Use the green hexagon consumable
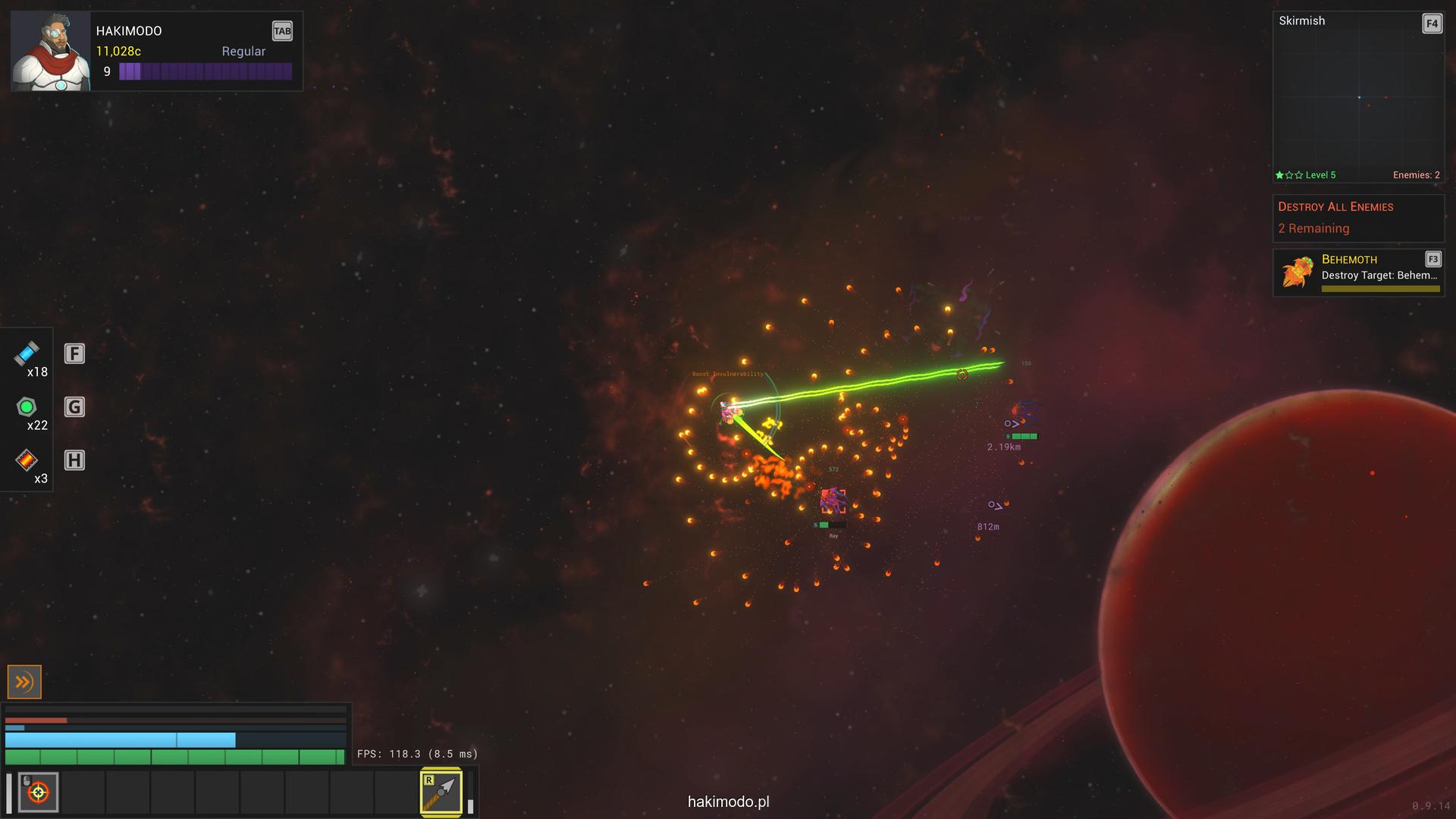 click(x=27, y=407)
